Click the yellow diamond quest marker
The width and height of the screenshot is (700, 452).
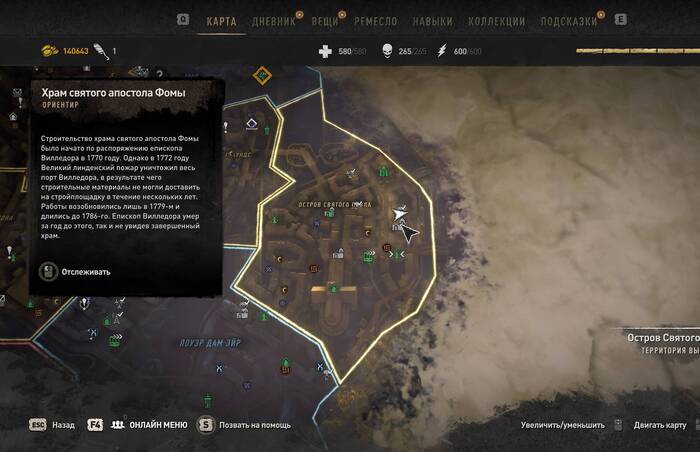click(x=263, y=75)
